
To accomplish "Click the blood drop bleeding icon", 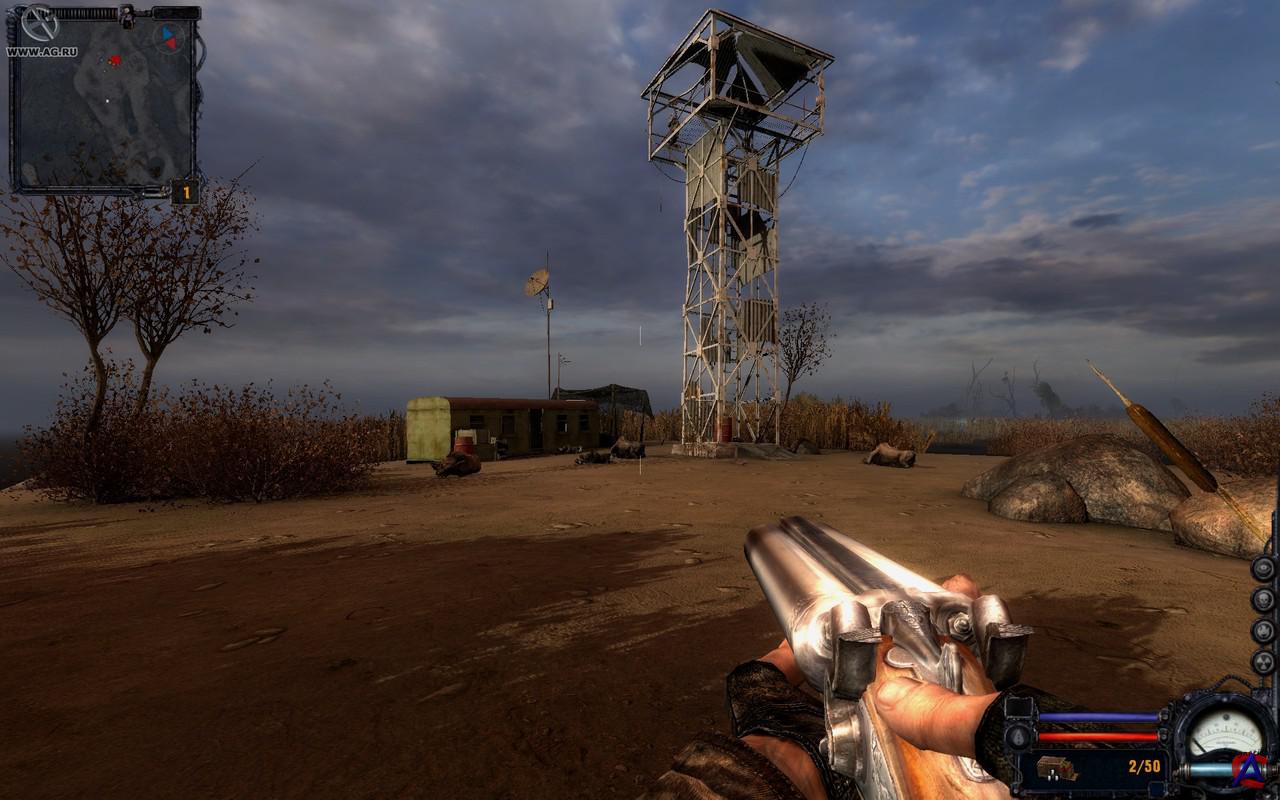I will [1019, 737].
